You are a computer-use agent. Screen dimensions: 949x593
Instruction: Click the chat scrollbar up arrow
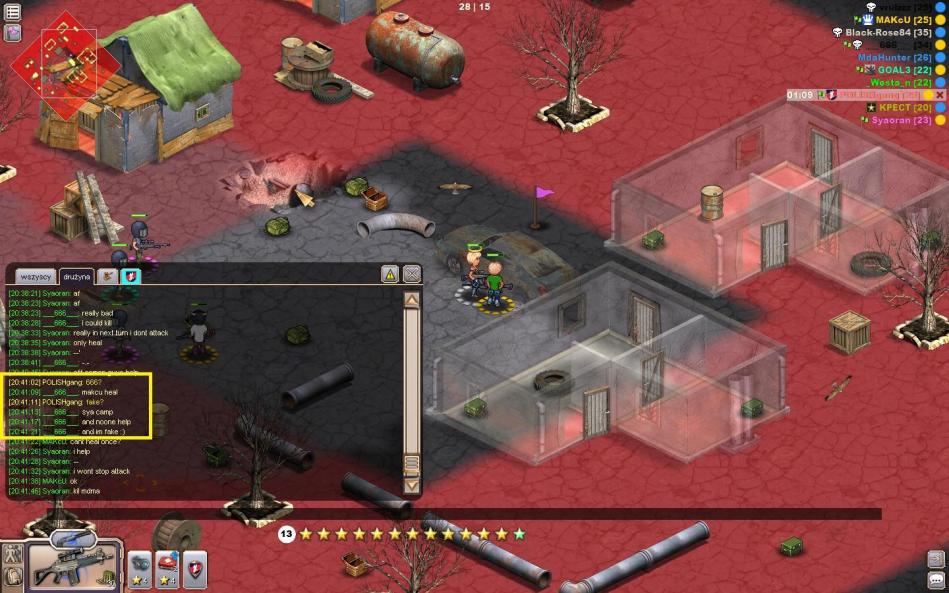pos(411,300)
